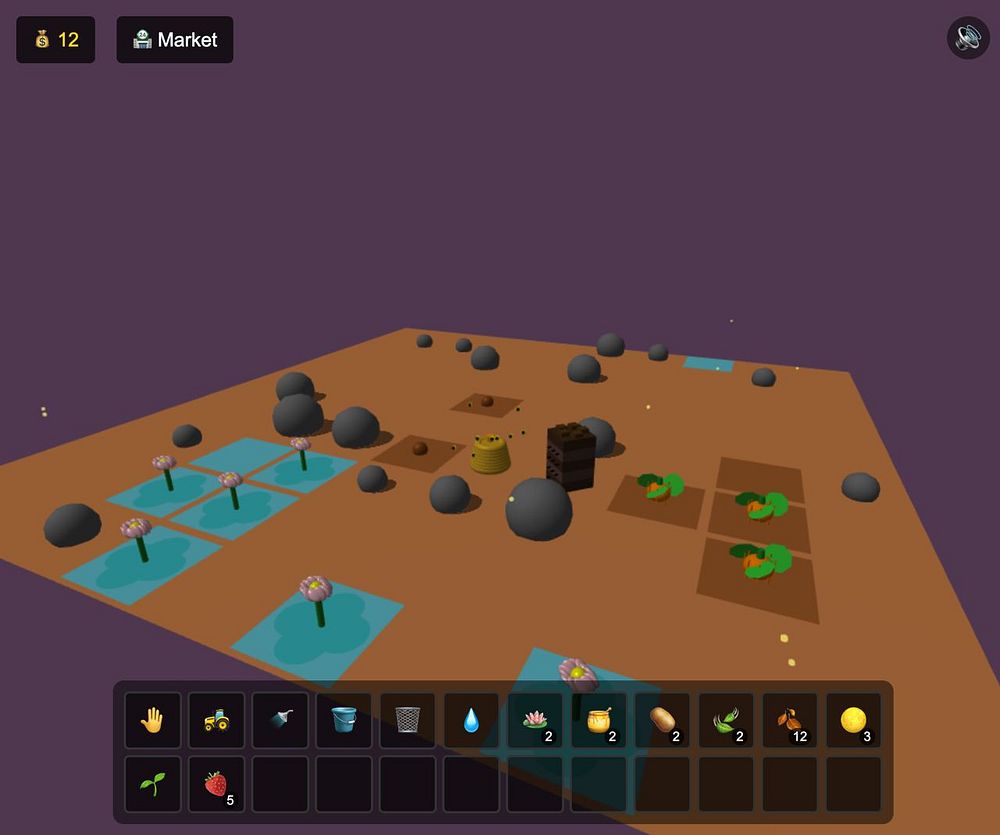Select the green leaves item slot
Viewport: 1000px width, 835px height.
[726, 720]
